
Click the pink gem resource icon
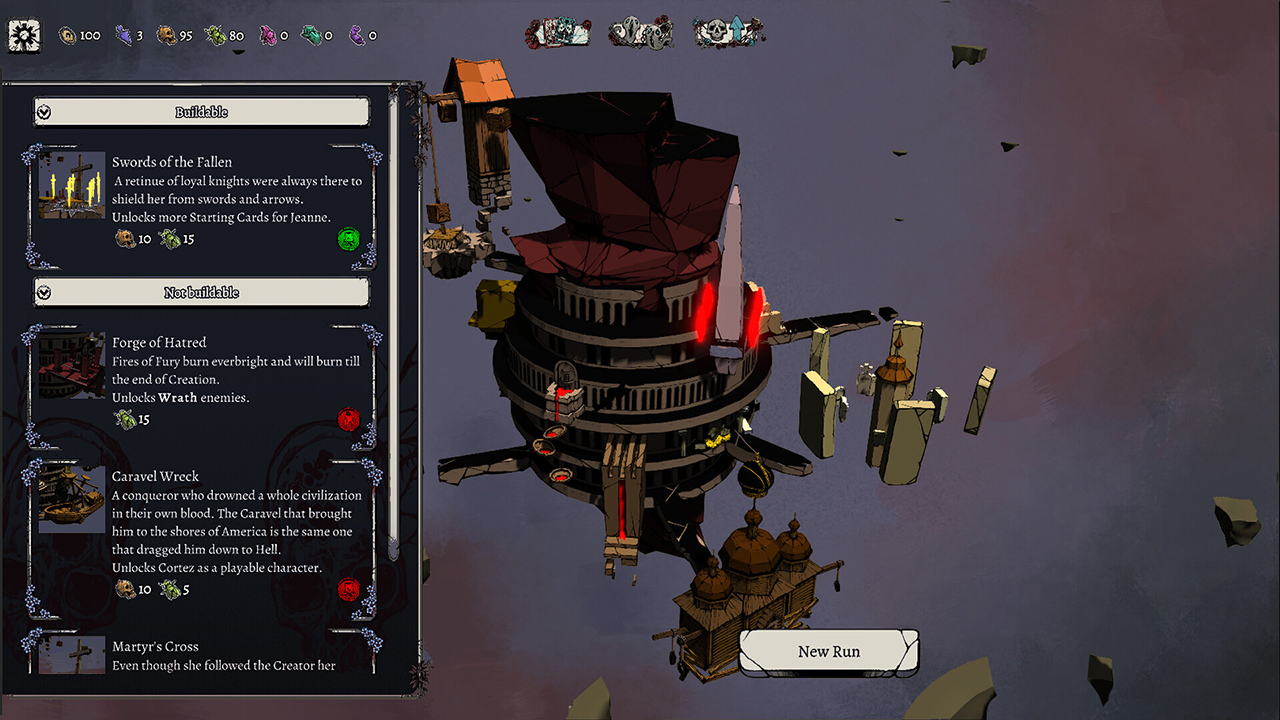pyautogui.click(x=268, y=35)
